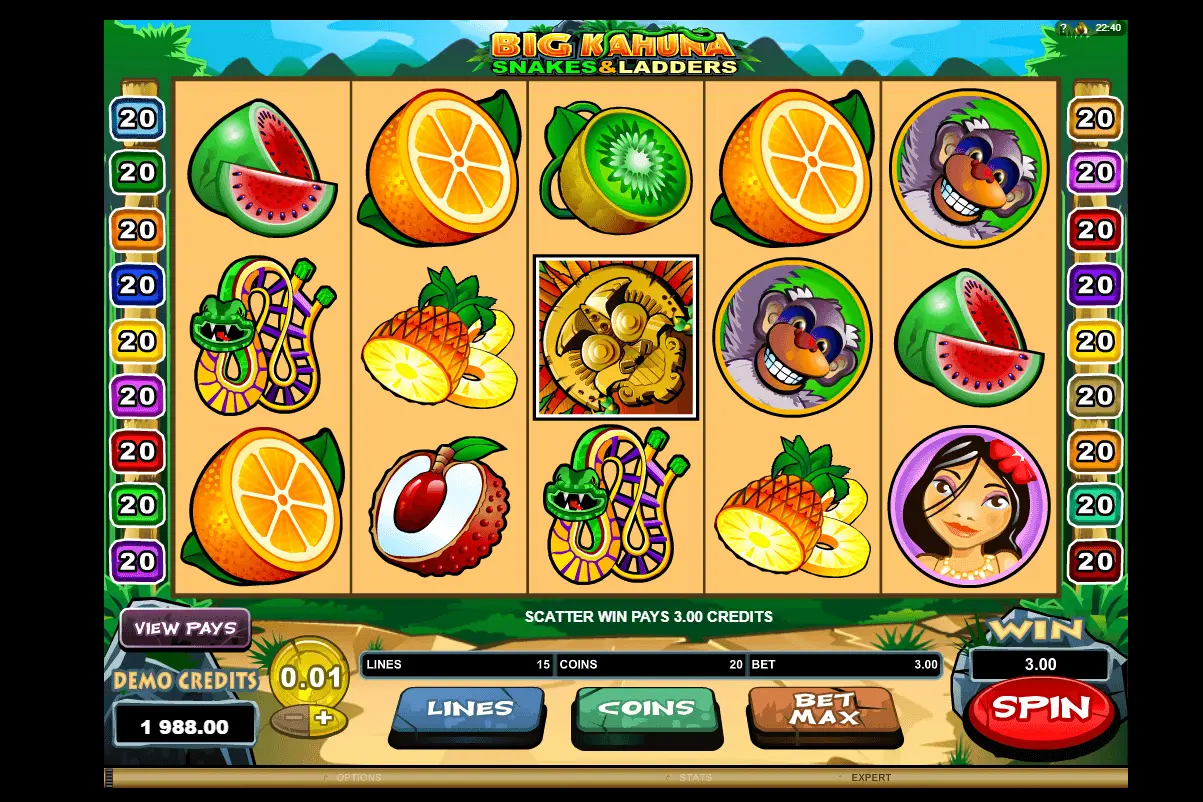Click the golden flame icon beside the clock
This screenshot has width=1203, height=802.
[x=1082, y=28]
